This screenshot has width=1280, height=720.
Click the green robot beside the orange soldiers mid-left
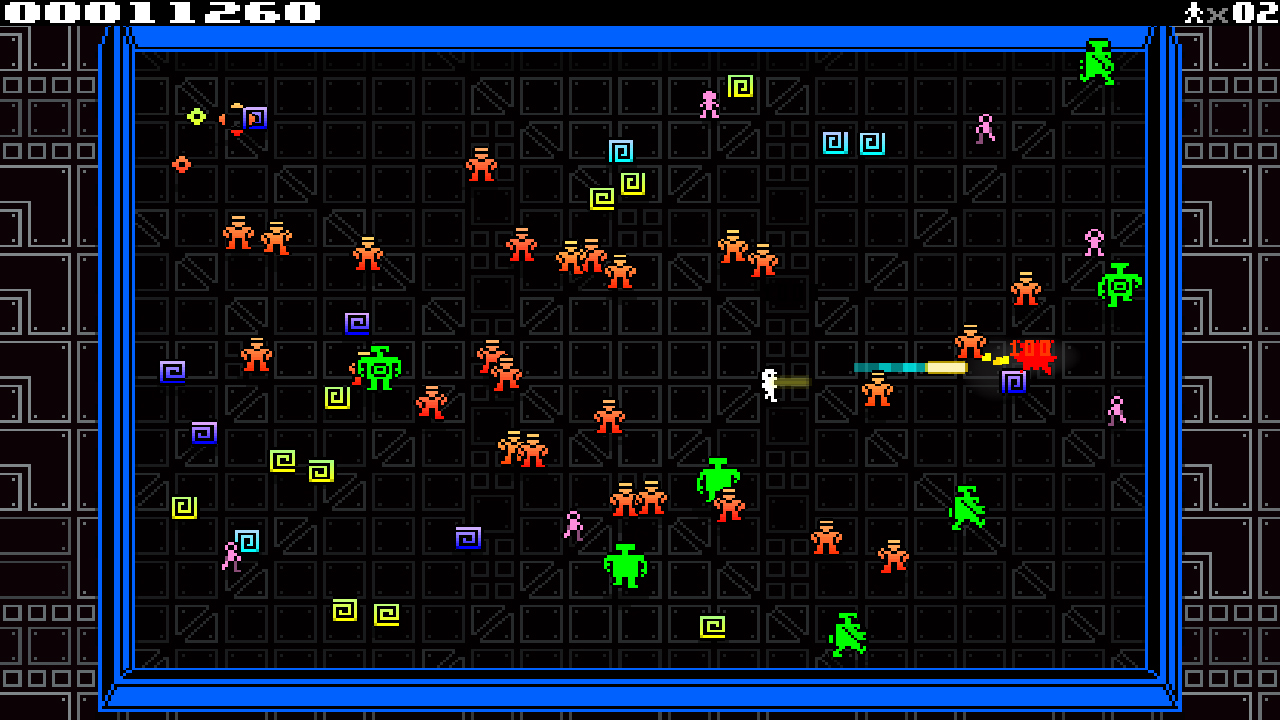[x=380, y=370]
